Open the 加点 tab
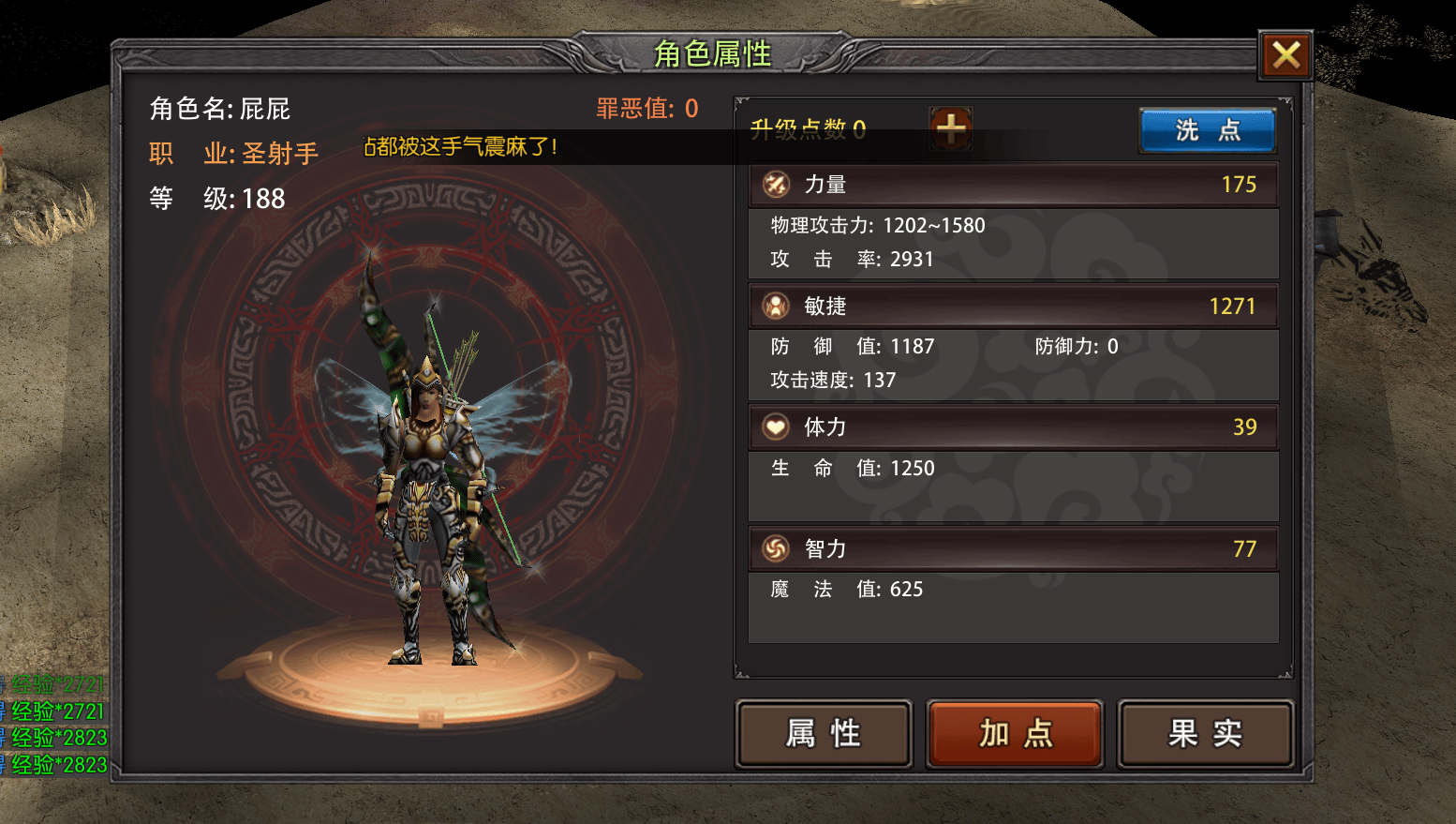 click(x=1015, y=733)
